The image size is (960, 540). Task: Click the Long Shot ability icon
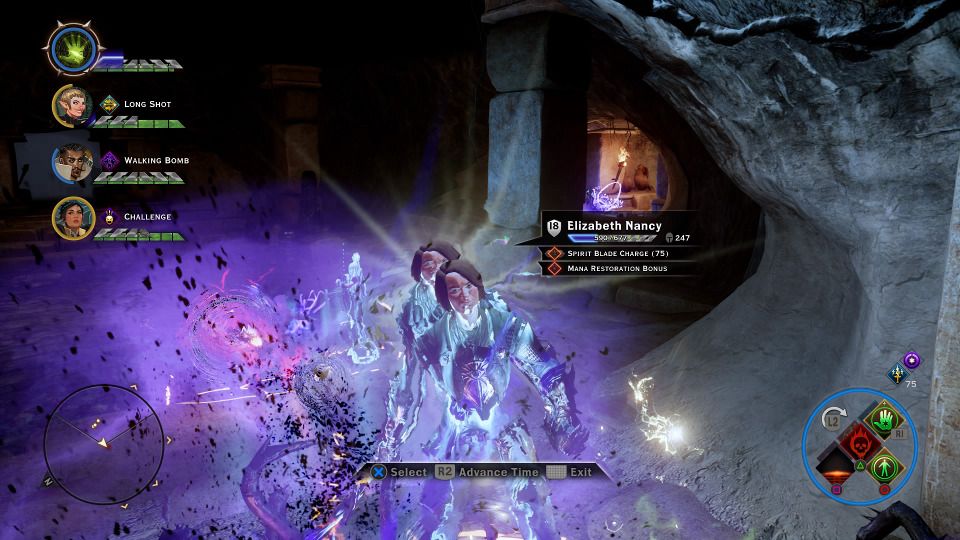[x=110, y=104]
